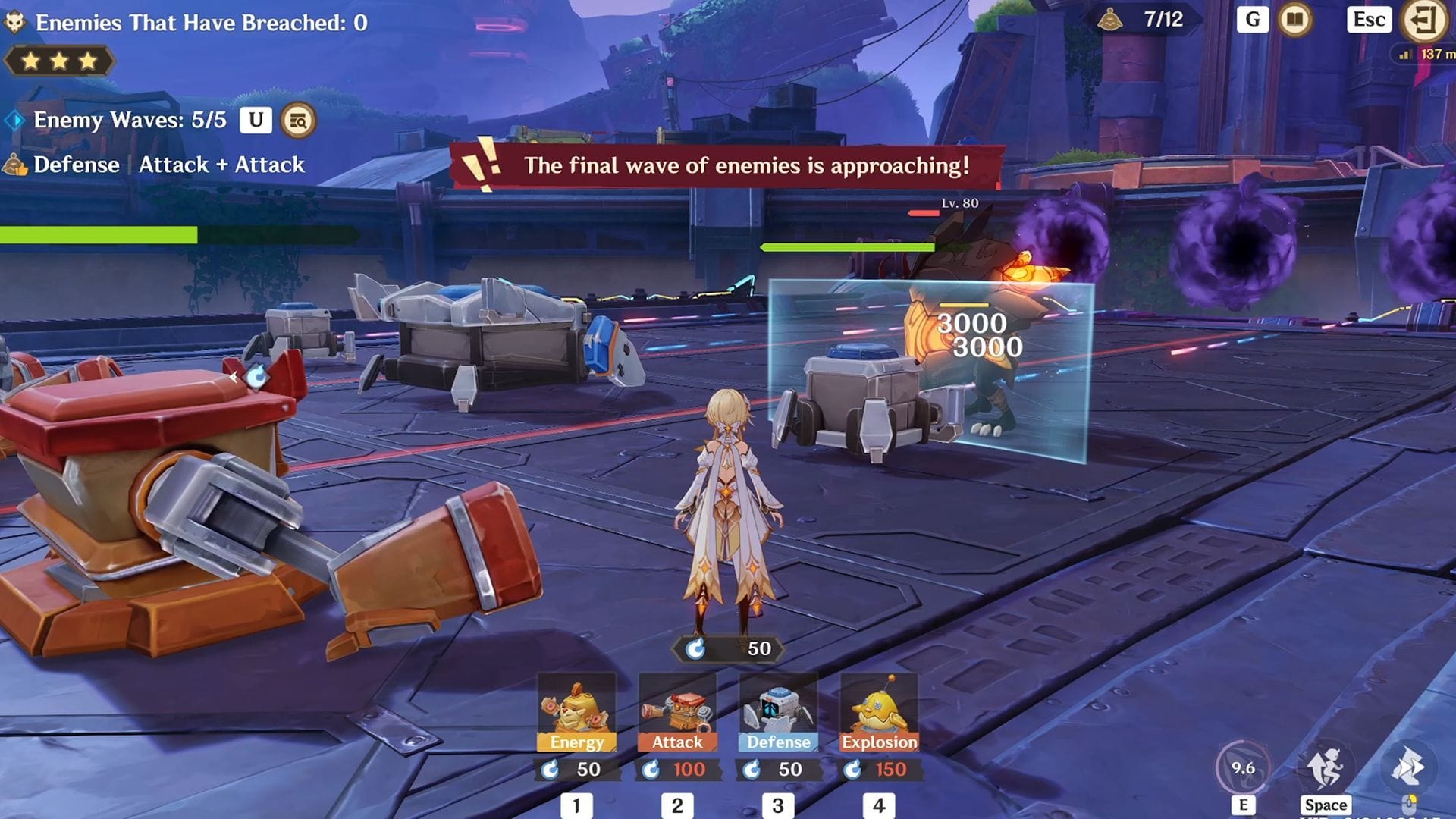Open the event handbook book icon

click(1294, 20)
